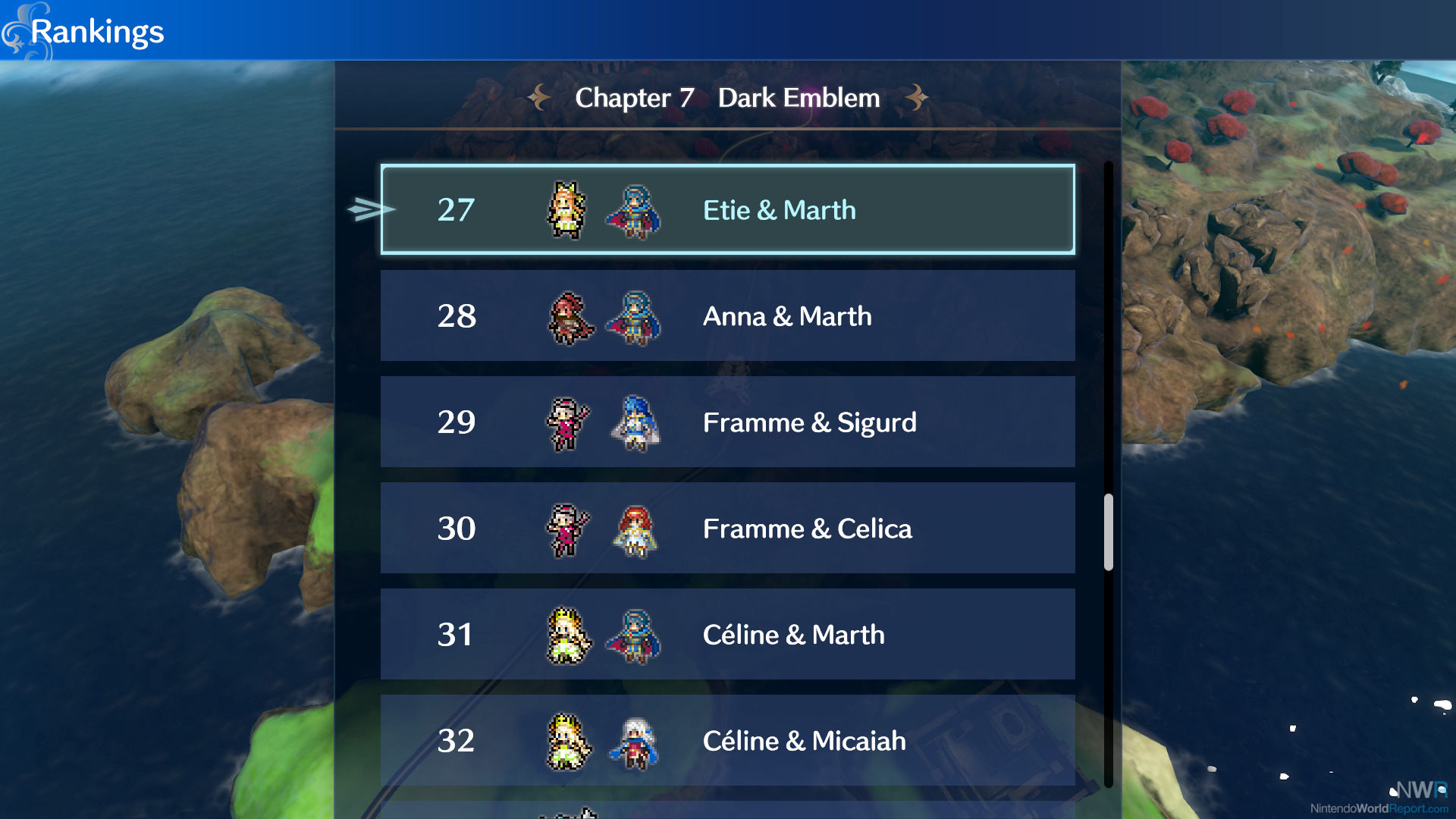Choose the Anna & Marth entry
This screenshot has height=819, width=1456.
pos(727,315)
